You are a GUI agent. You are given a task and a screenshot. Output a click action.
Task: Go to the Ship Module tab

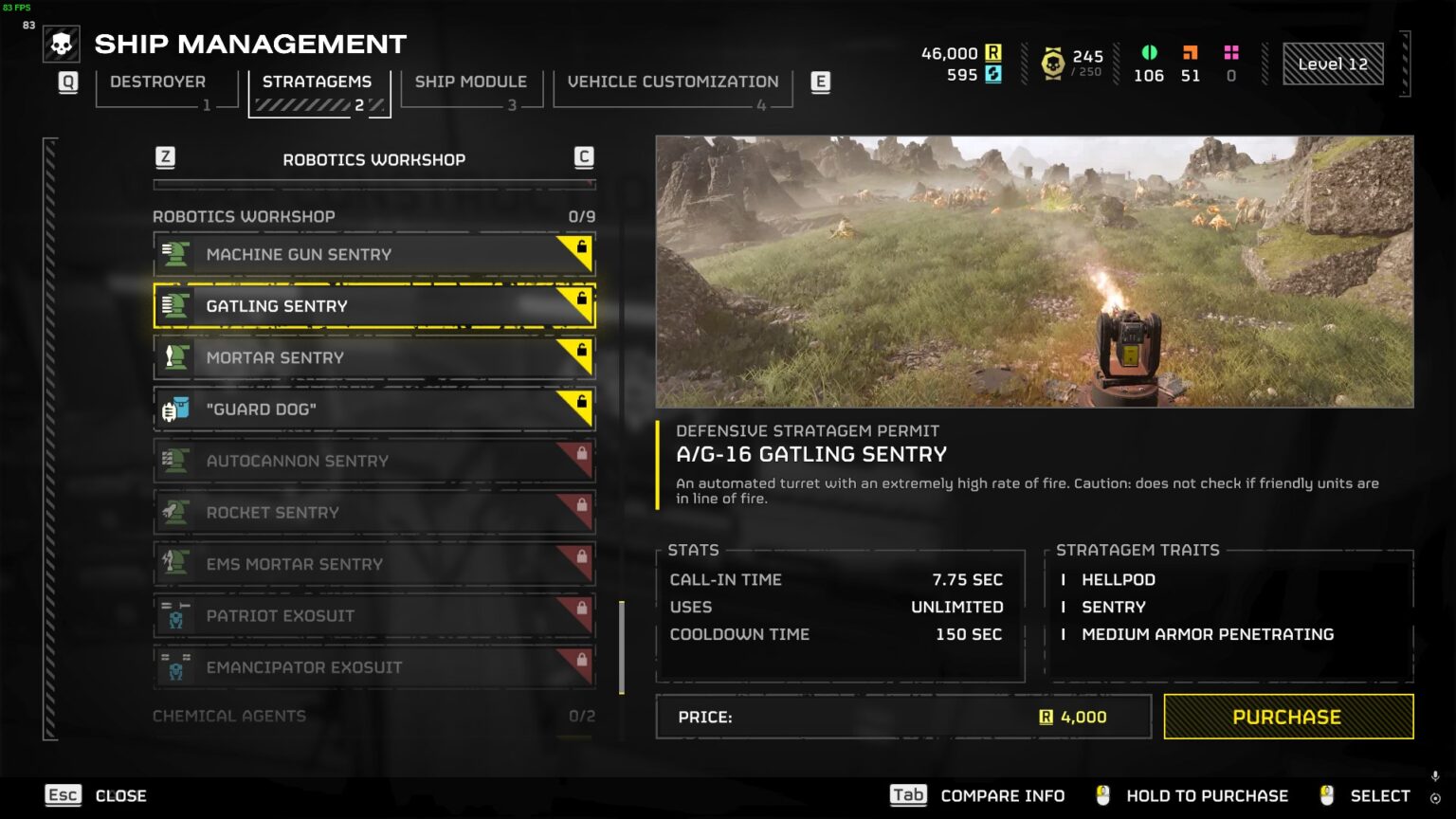click(x=470, y=82)
